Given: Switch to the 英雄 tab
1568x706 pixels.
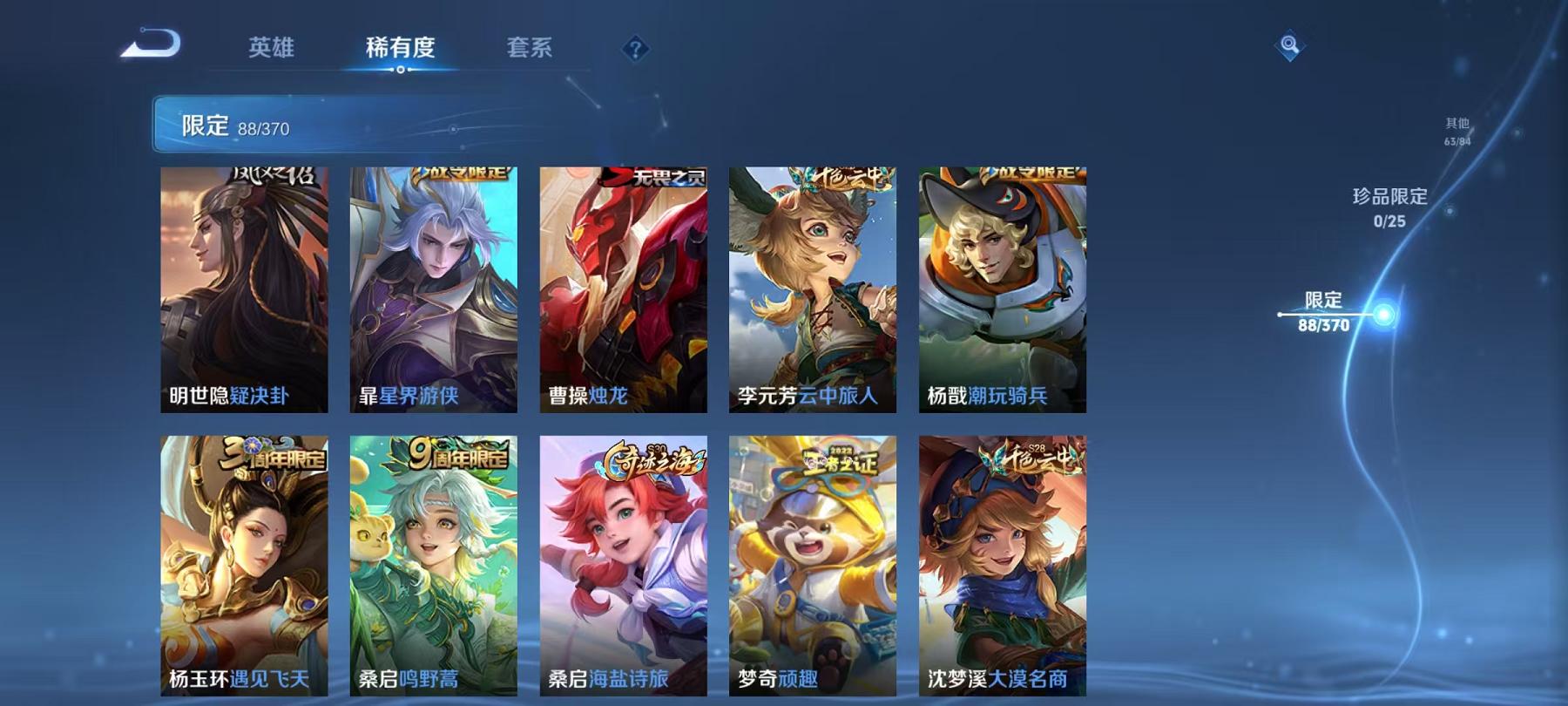Looking at the screenshot, I should pos(271,50).
